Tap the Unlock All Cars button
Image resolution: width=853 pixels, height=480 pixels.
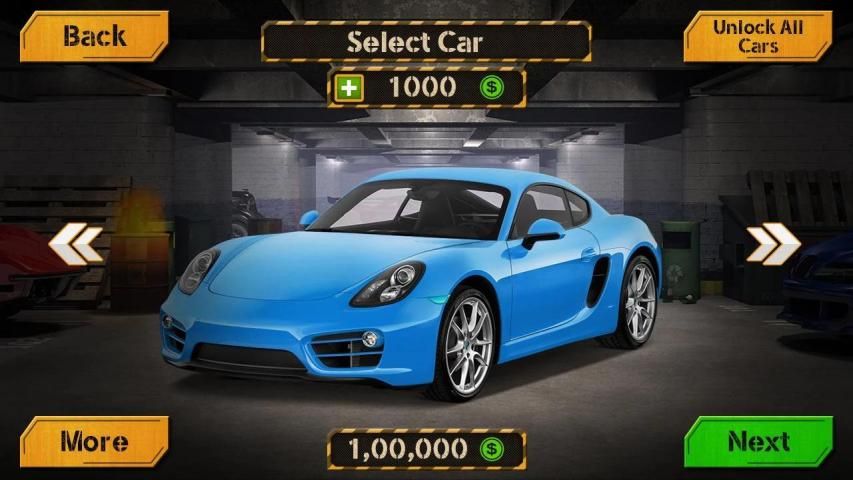click(758, 37)
